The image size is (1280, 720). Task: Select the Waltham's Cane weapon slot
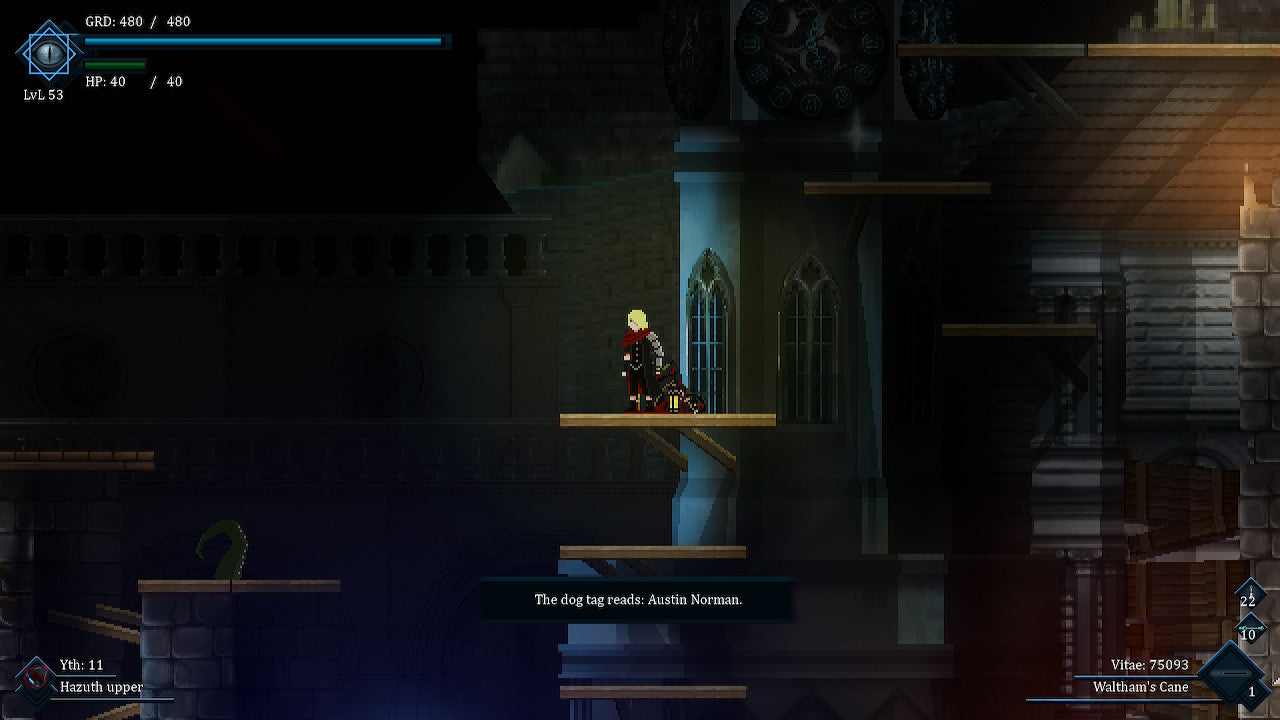pyautogui.click(x=1231, y=676)
